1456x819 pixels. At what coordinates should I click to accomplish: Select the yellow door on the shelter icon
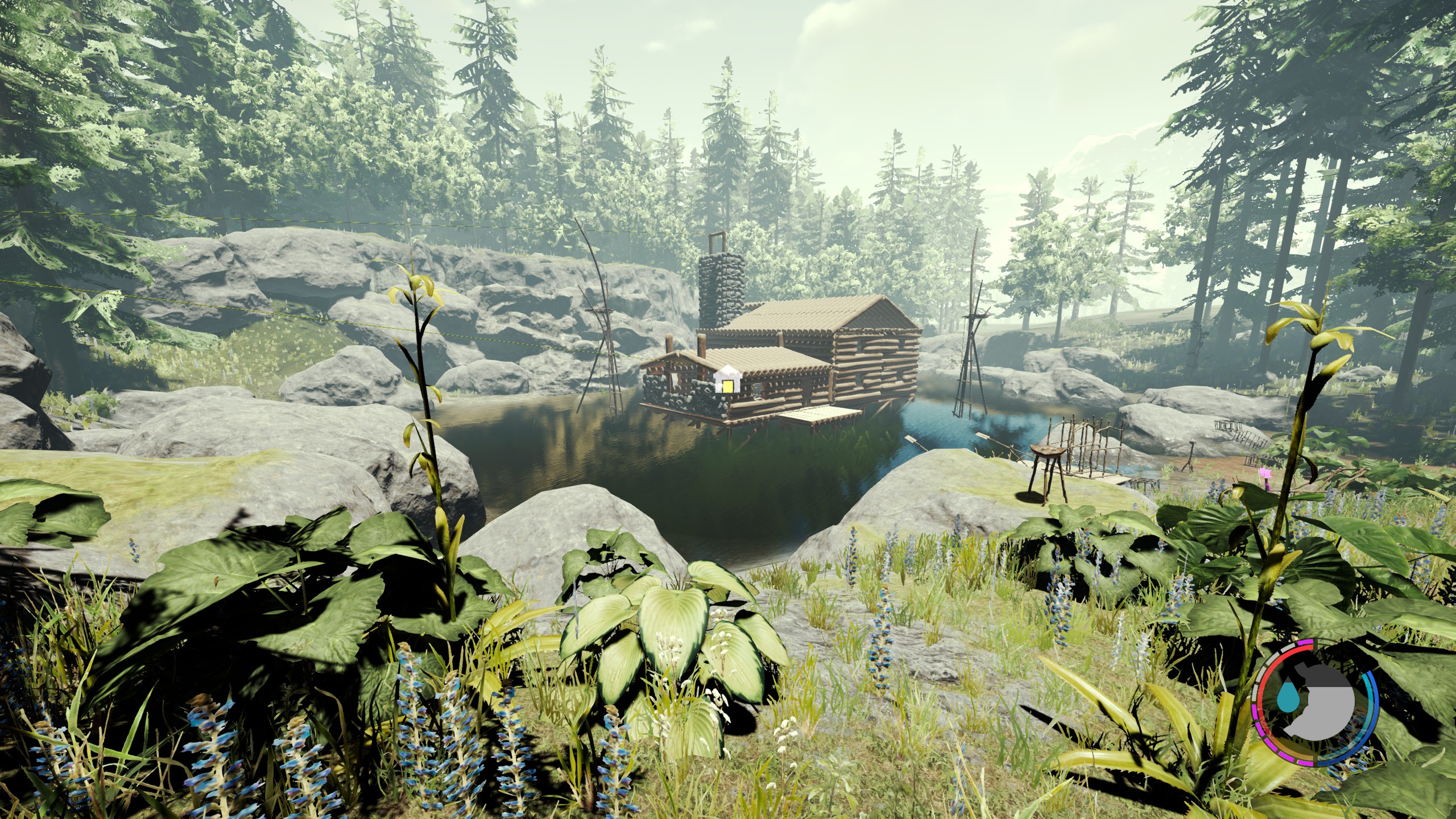tap(727, 387)
